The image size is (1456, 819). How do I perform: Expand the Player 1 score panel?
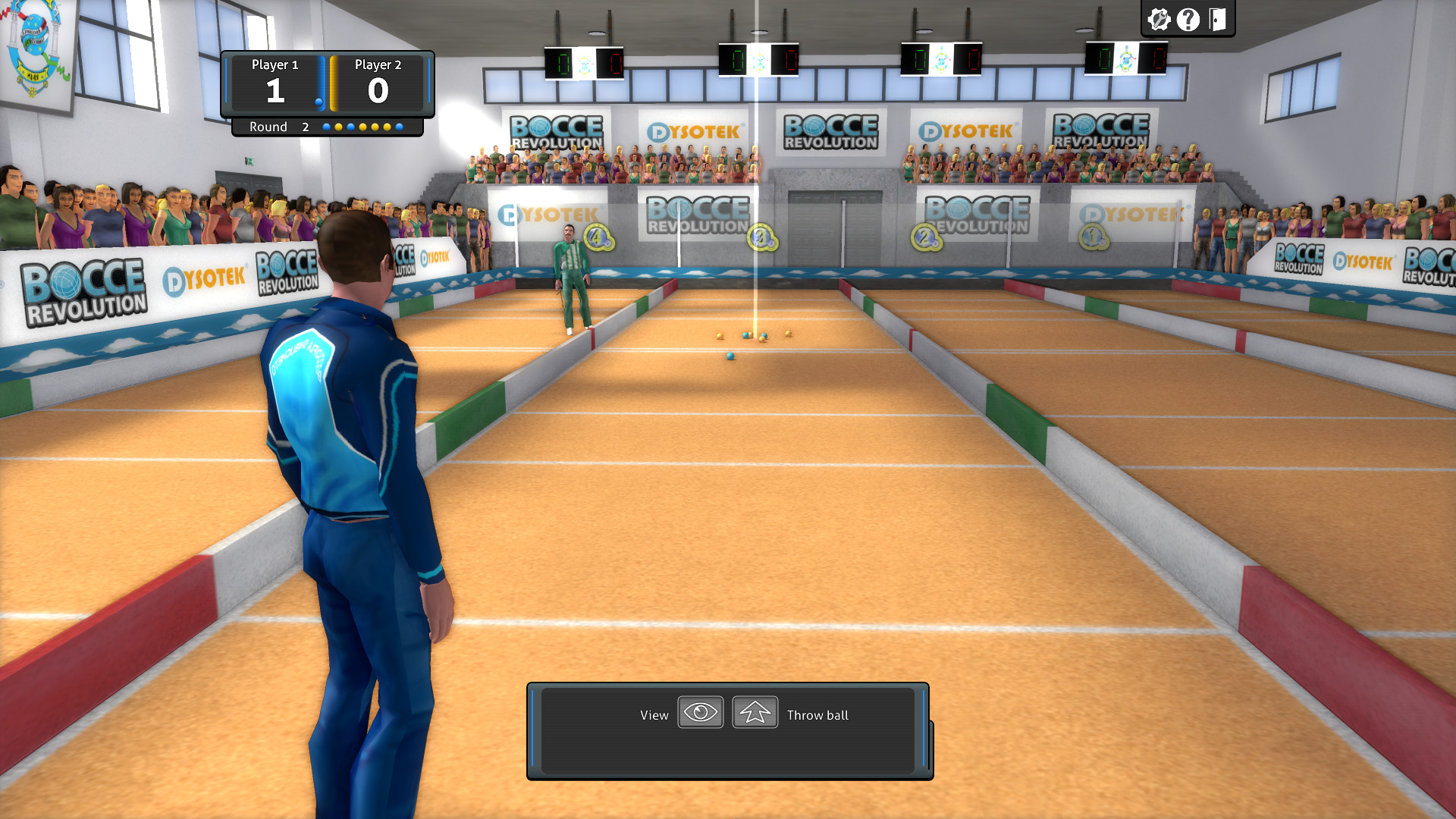click(x=276, y=83)
